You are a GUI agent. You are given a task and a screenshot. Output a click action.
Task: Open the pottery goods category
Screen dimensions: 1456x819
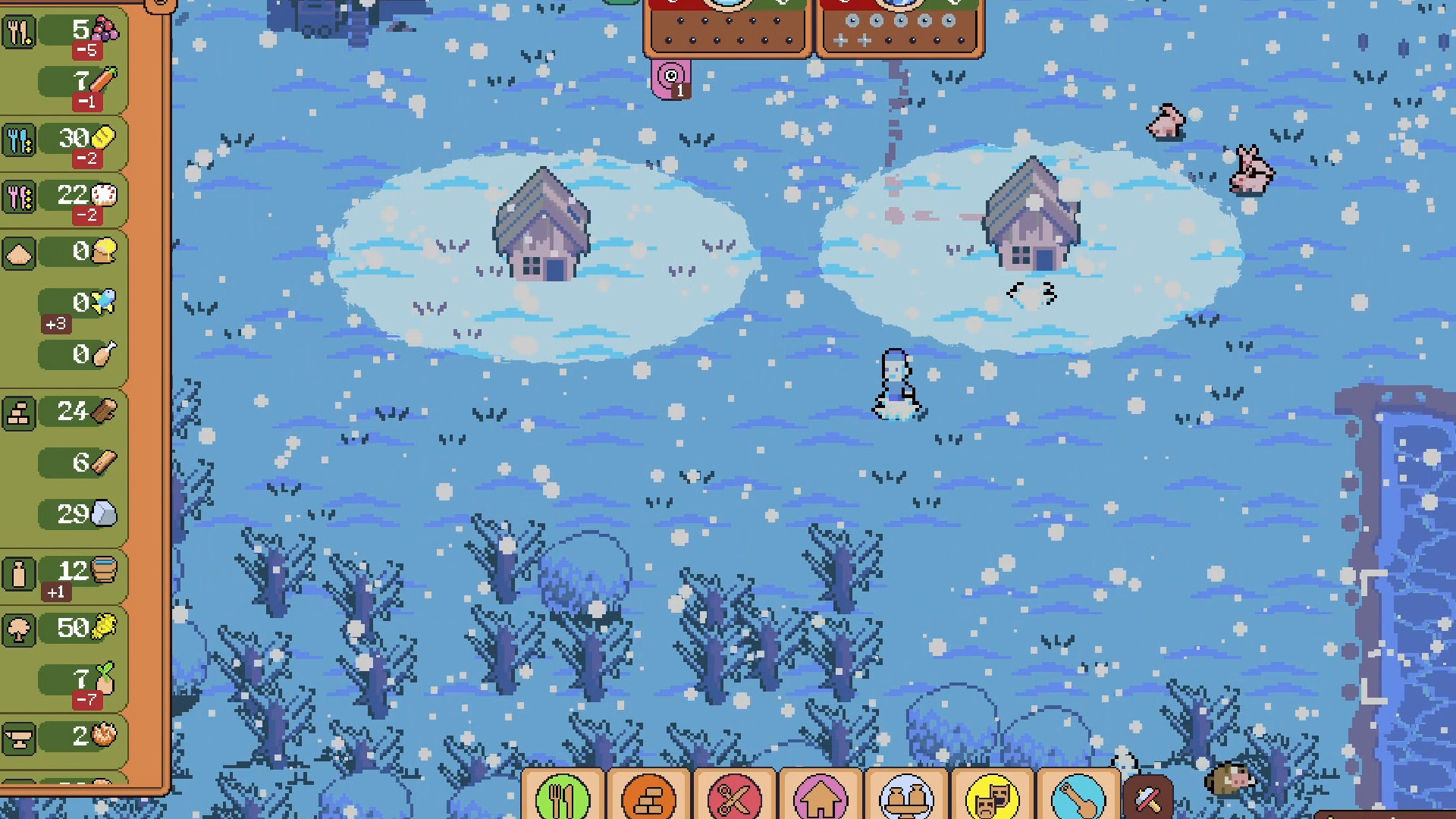tap(907, 799)
